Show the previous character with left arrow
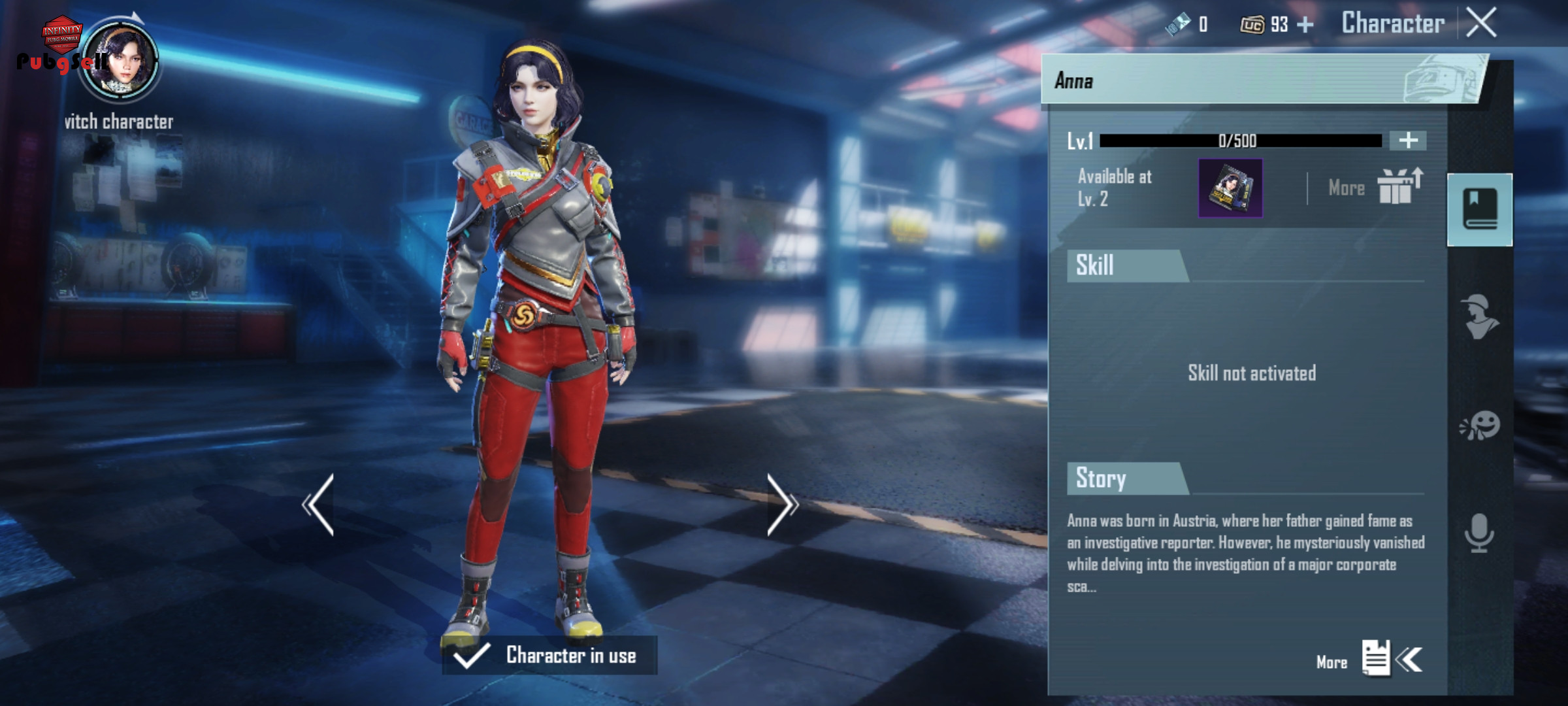The image size is (1568, 706). point(319,505)
